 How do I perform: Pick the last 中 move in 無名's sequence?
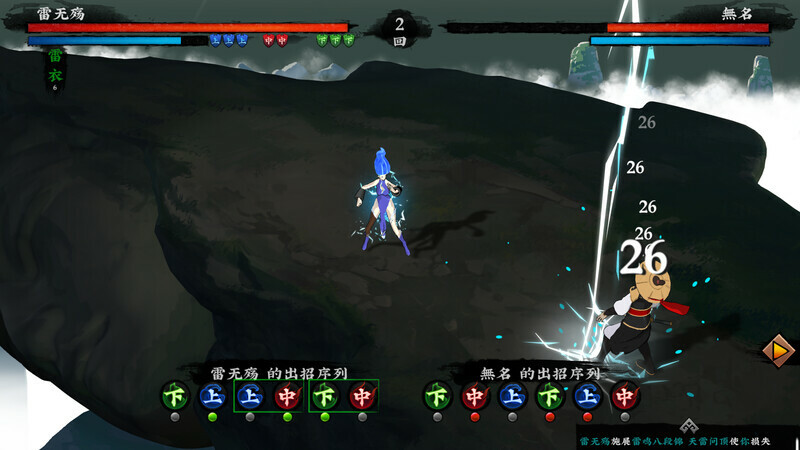tap(625, 396)
